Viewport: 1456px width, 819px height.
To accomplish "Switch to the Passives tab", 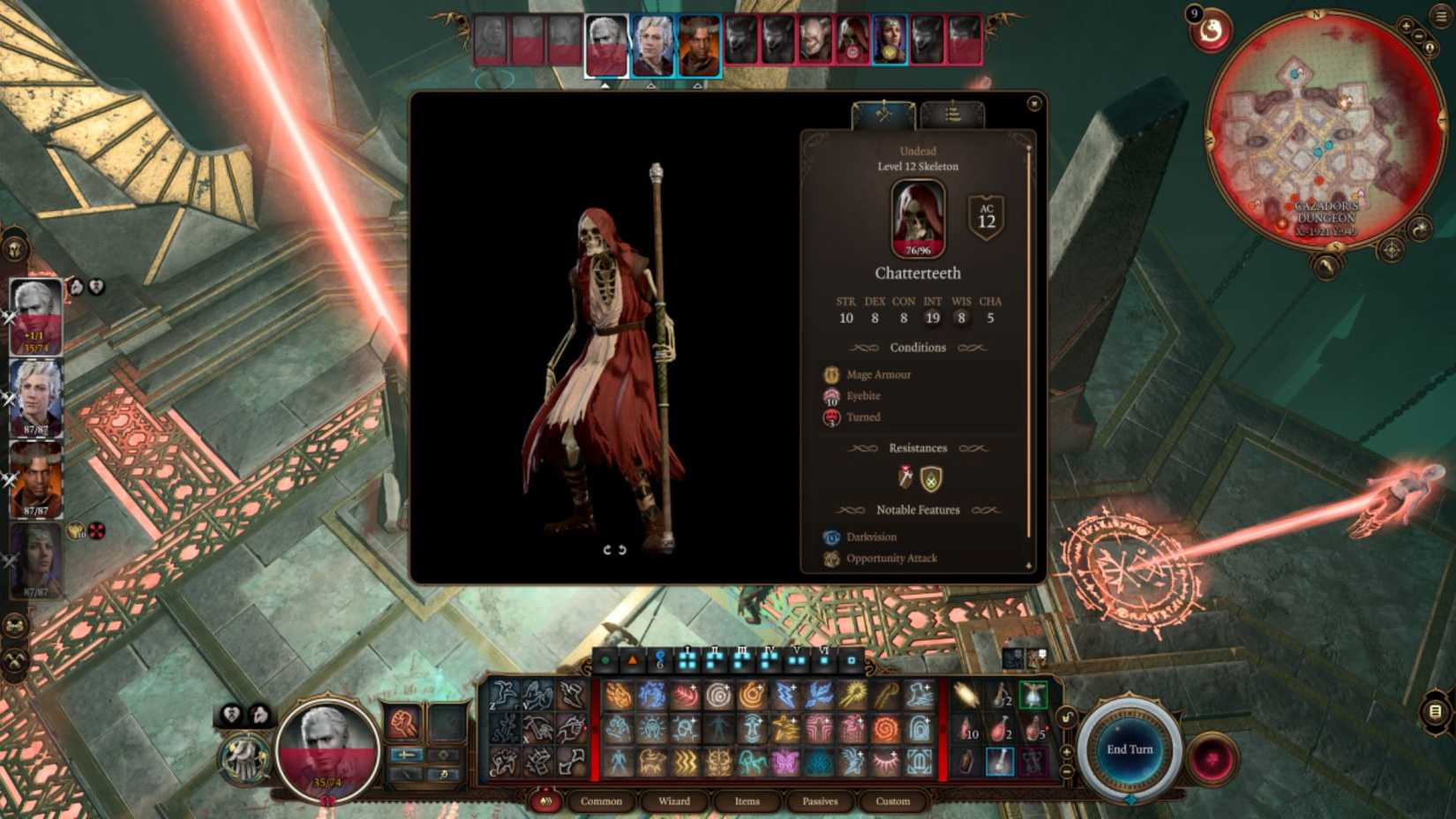I will click(820, 801).
